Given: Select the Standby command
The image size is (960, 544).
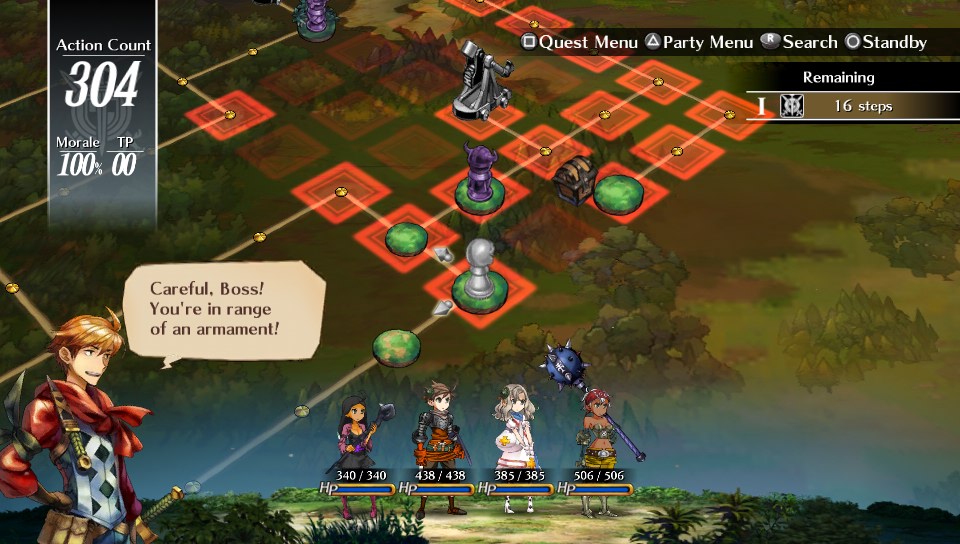Looking at the screenshot, I should (x=886, y=42).
